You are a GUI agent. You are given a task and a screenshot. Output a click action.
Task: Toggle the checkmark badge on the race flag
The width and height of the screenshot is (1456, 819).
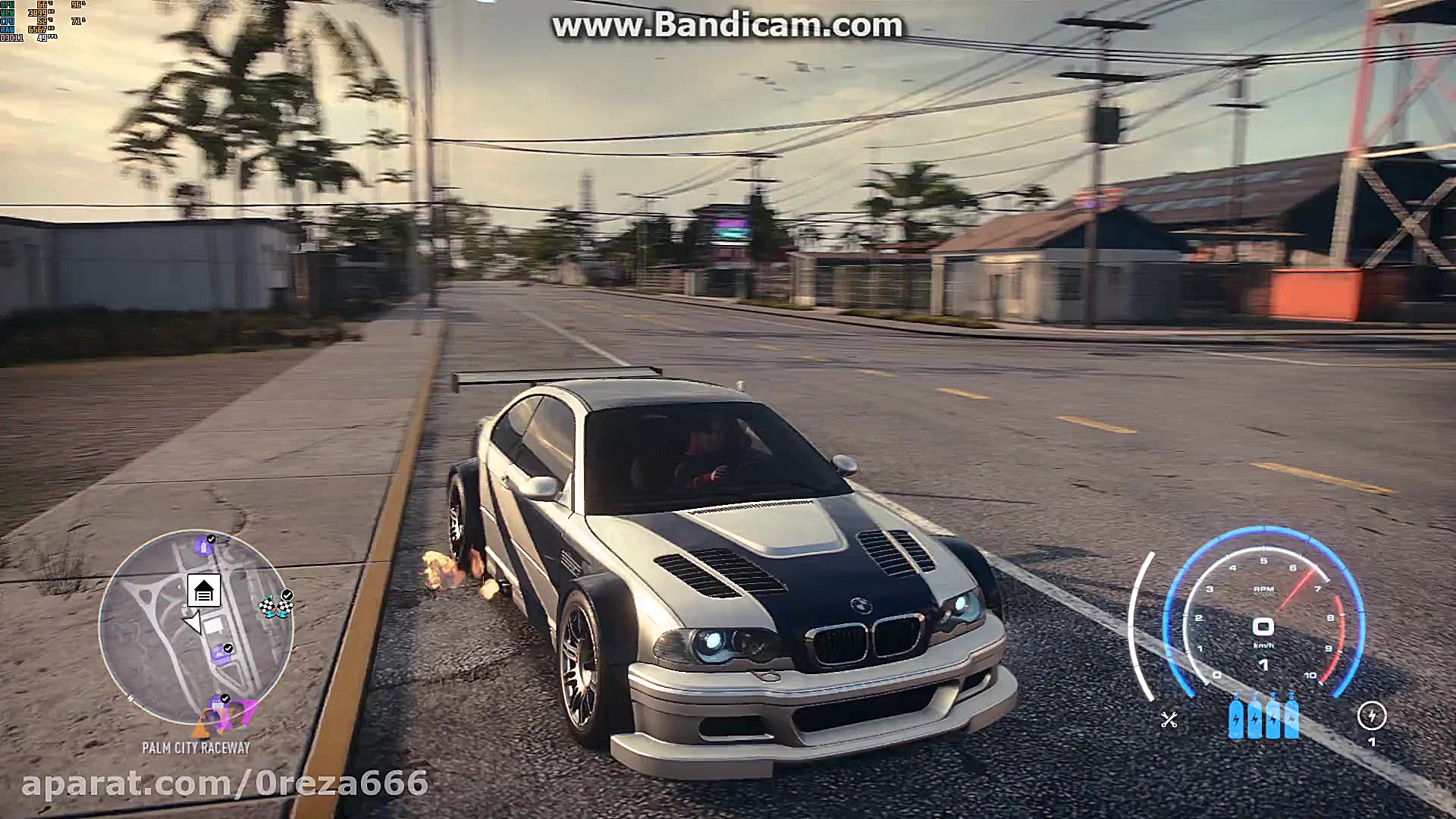[x=287, y=595]
